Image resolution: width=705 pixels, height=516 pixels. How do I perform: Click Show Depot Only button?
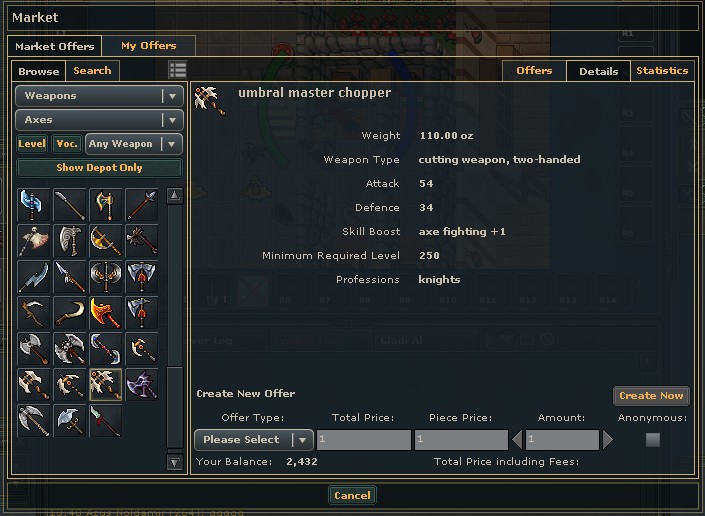99,168
